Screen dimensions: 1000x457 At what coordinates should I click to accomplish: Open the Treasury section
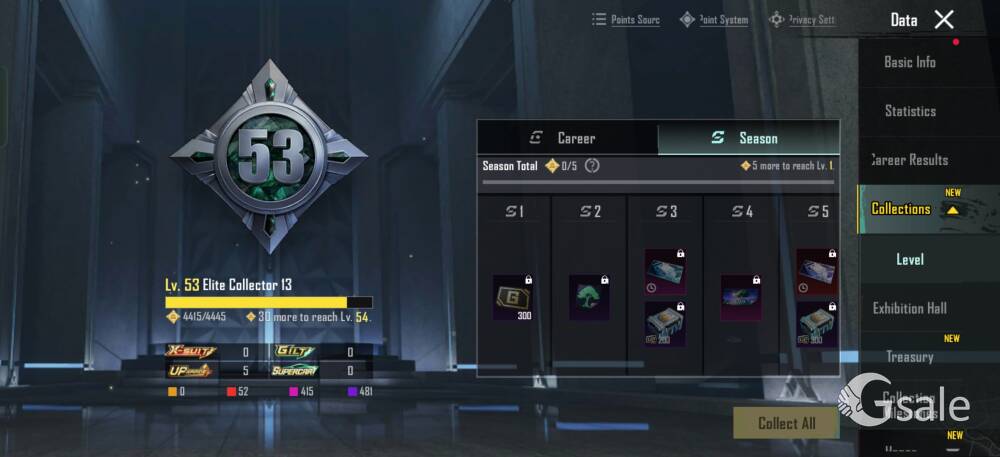(x=910, y=357)
